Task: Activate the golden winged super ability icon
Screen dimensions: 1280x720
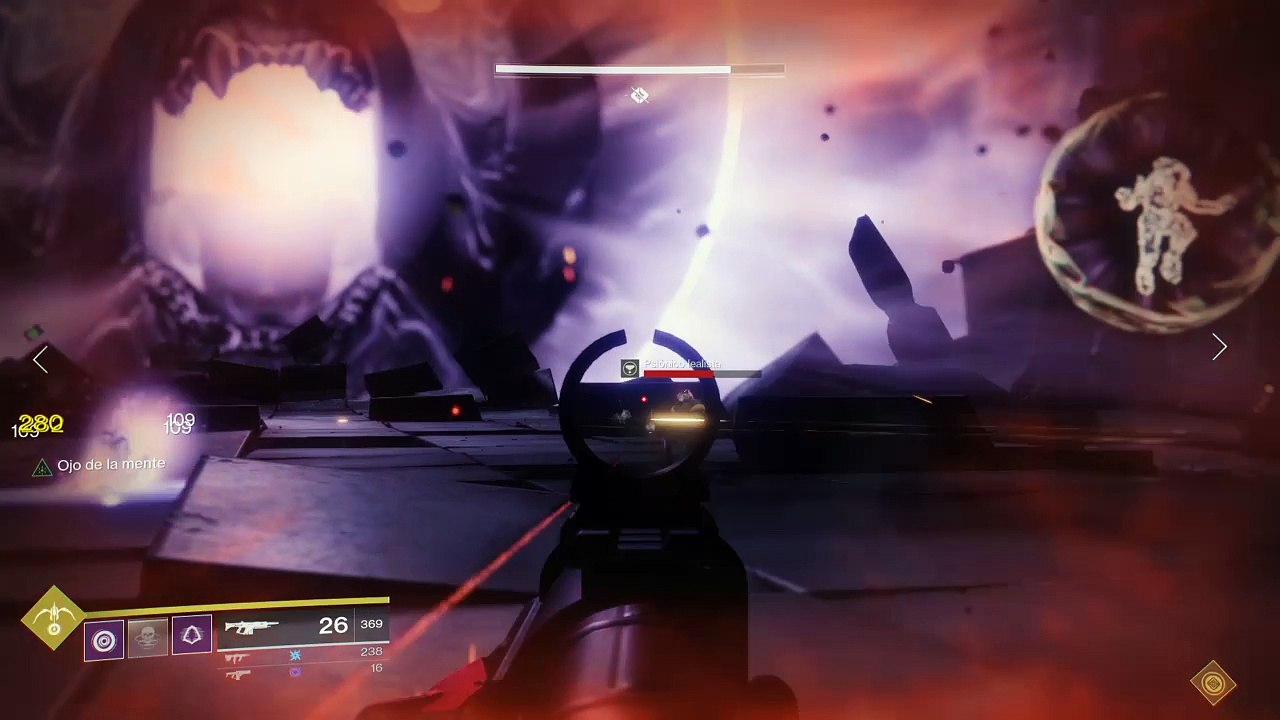Action: [x=54, y=618]
